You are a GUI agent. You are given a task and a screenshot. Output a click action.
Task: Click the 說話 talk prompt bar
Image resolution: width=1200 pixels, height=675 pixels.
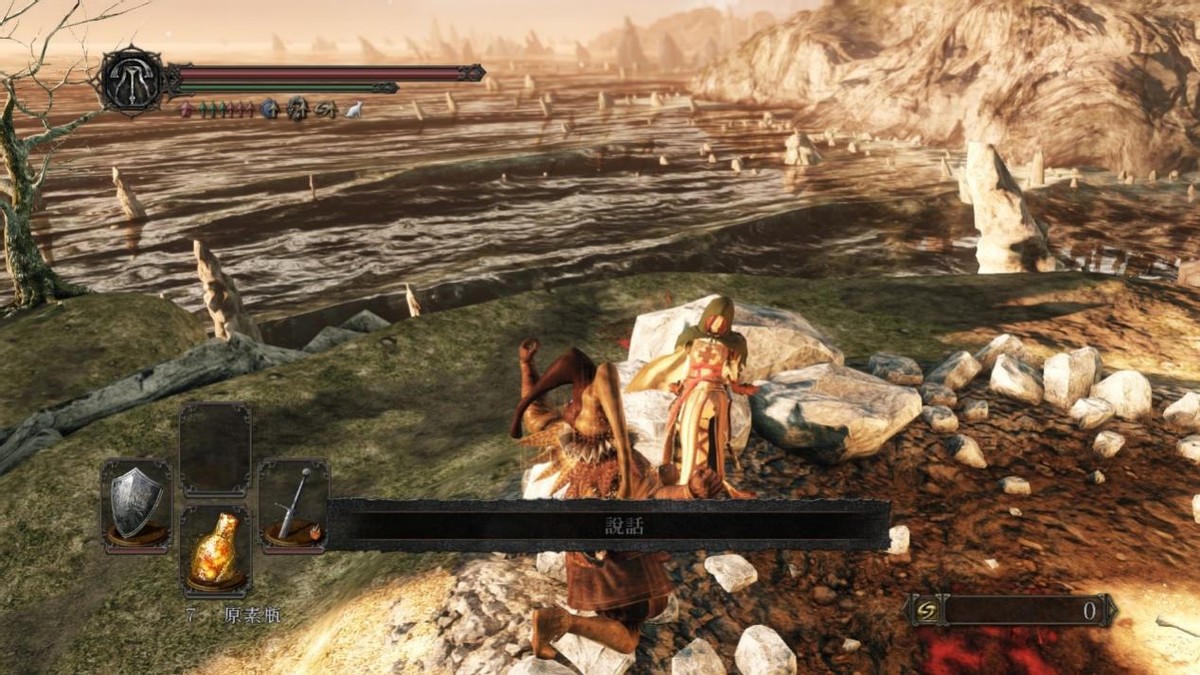(609, 526)
